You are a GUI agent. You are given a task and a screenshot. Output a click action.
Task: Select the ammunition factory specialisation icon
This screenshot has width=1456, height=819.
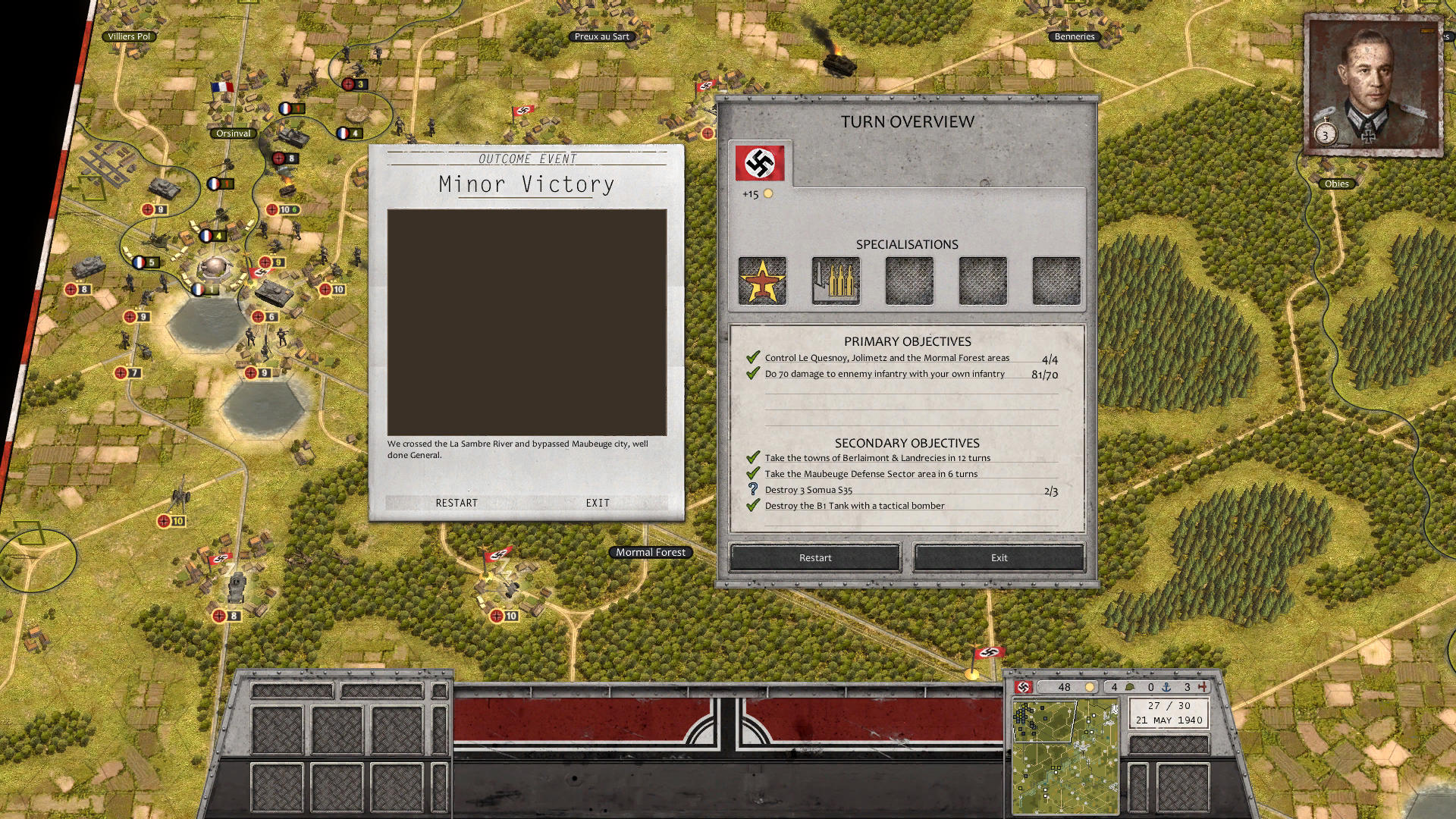[836, 281]
